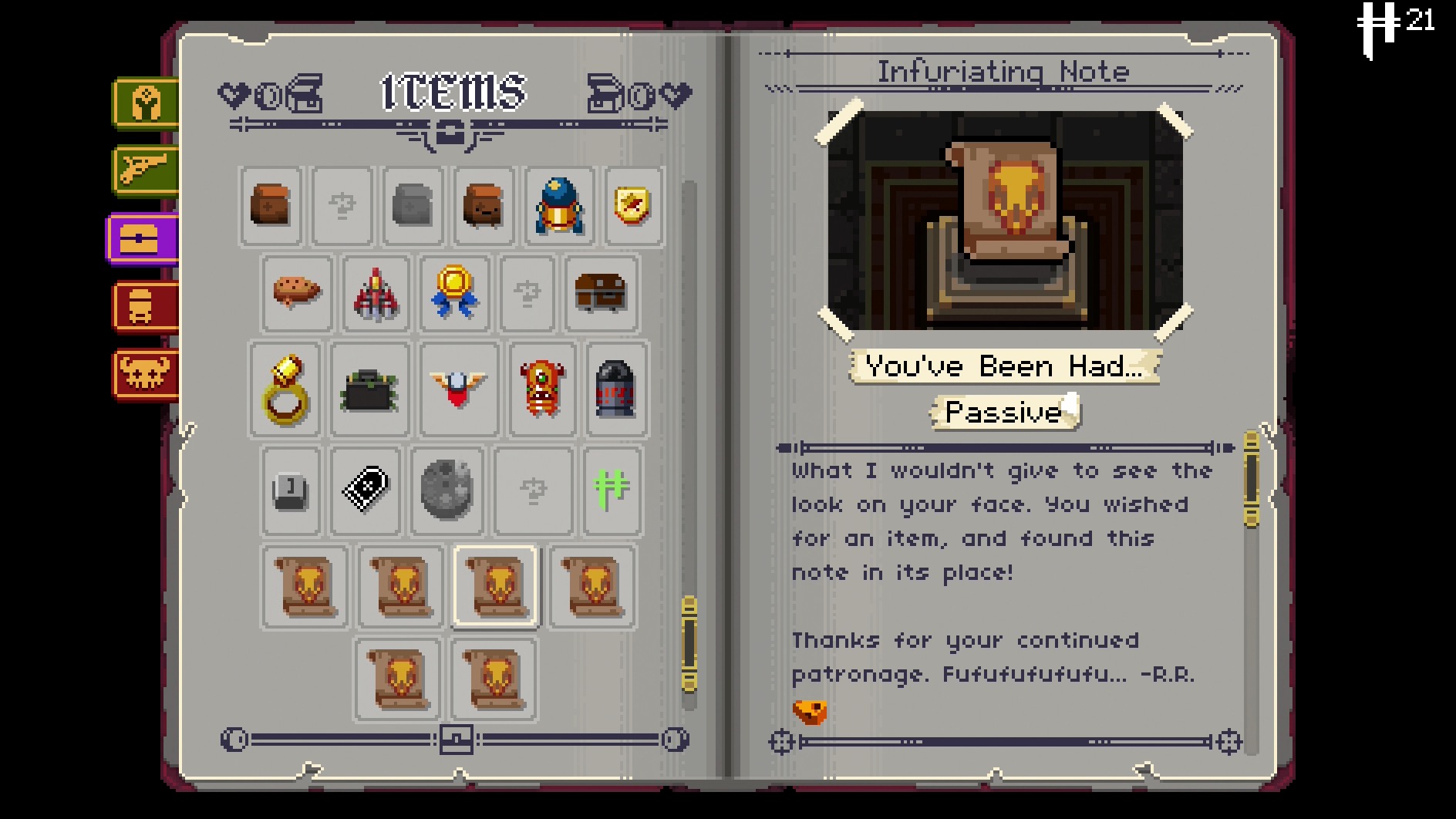Click the item list scrollbar handle

pyautogui.click(x=689, y=644)
